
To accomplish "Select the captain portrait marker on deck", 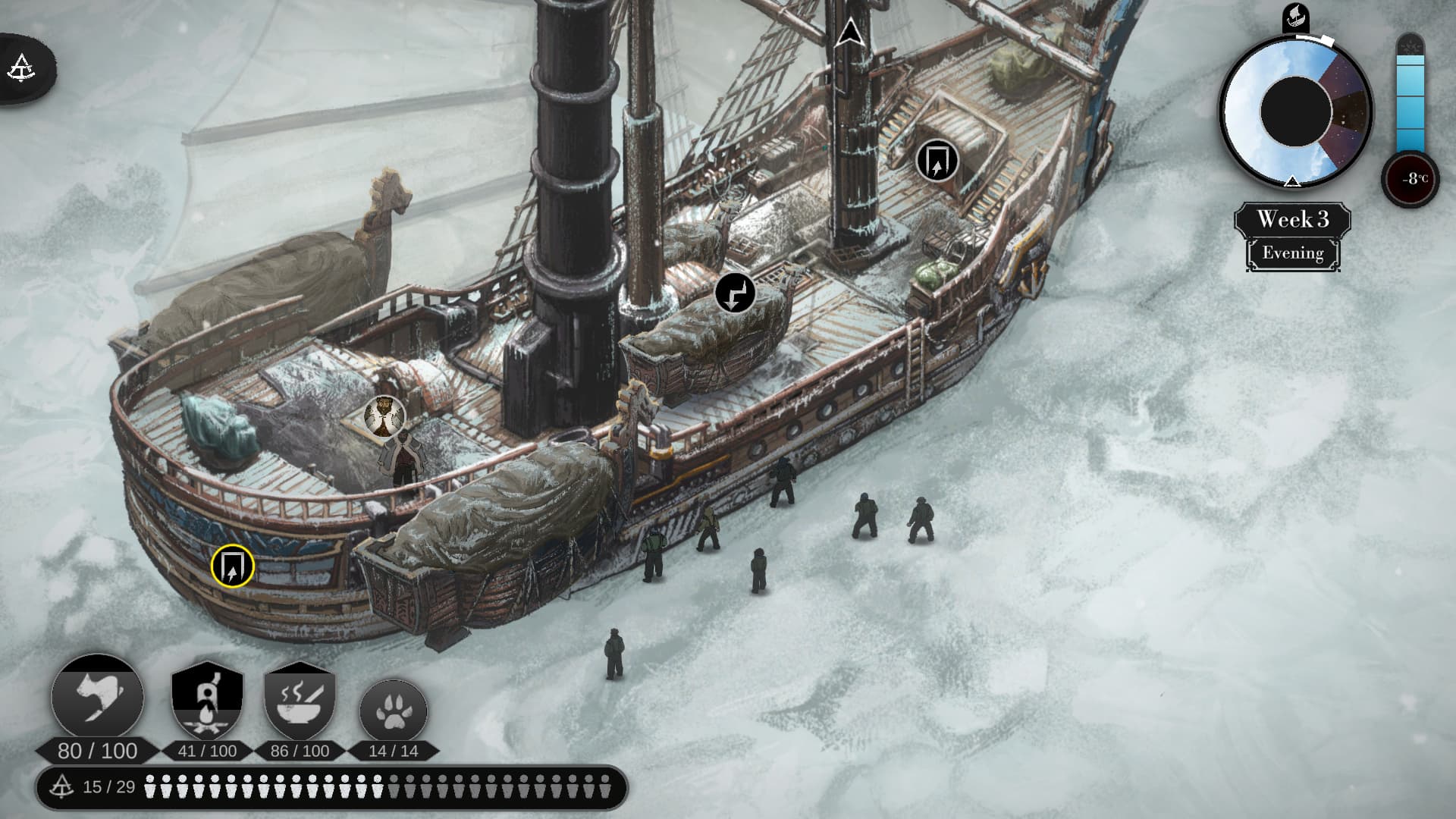I will tap(384, 416).
